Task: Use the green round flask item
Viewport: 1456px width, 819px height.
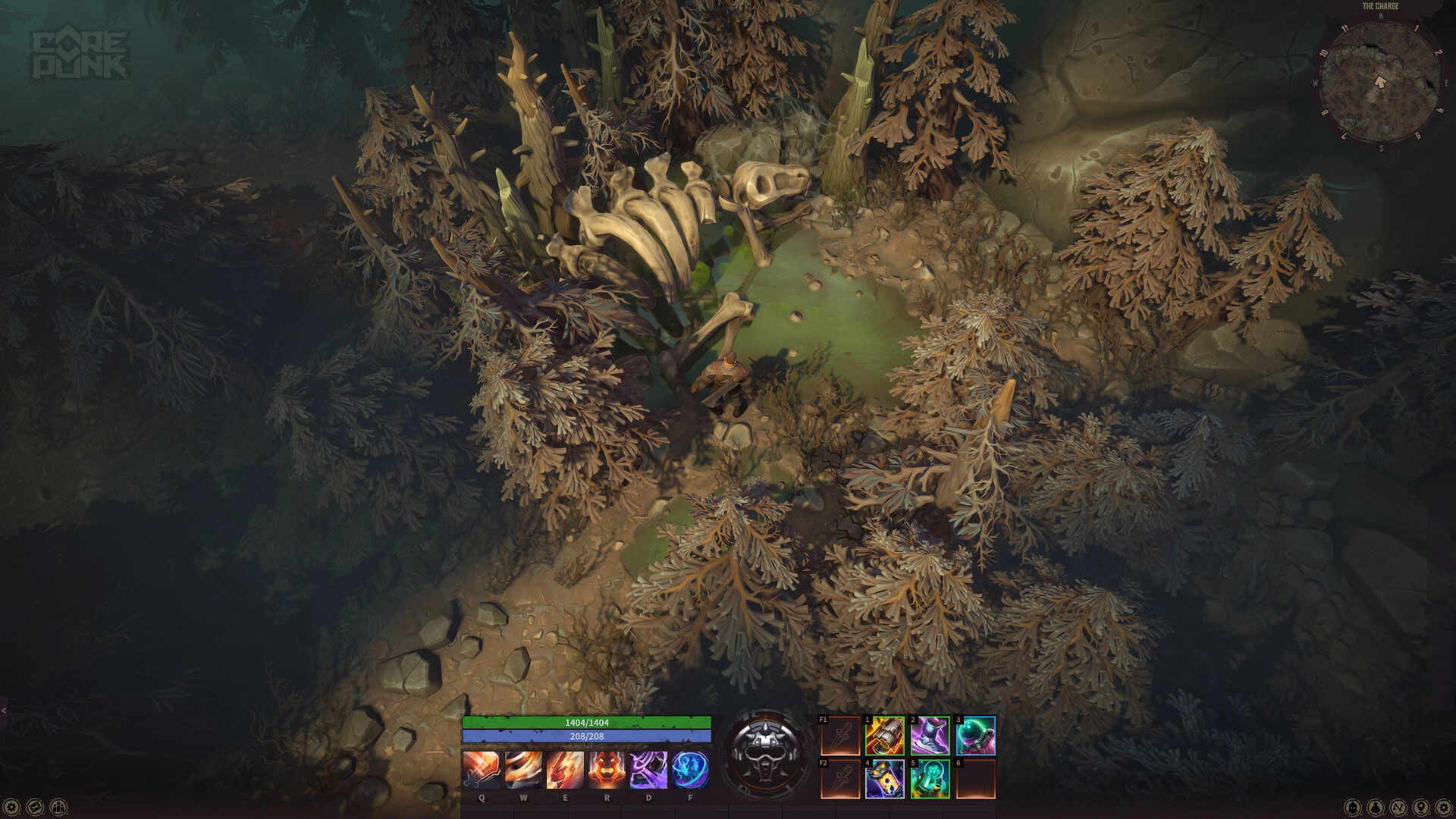Action: tap(975, 736)
